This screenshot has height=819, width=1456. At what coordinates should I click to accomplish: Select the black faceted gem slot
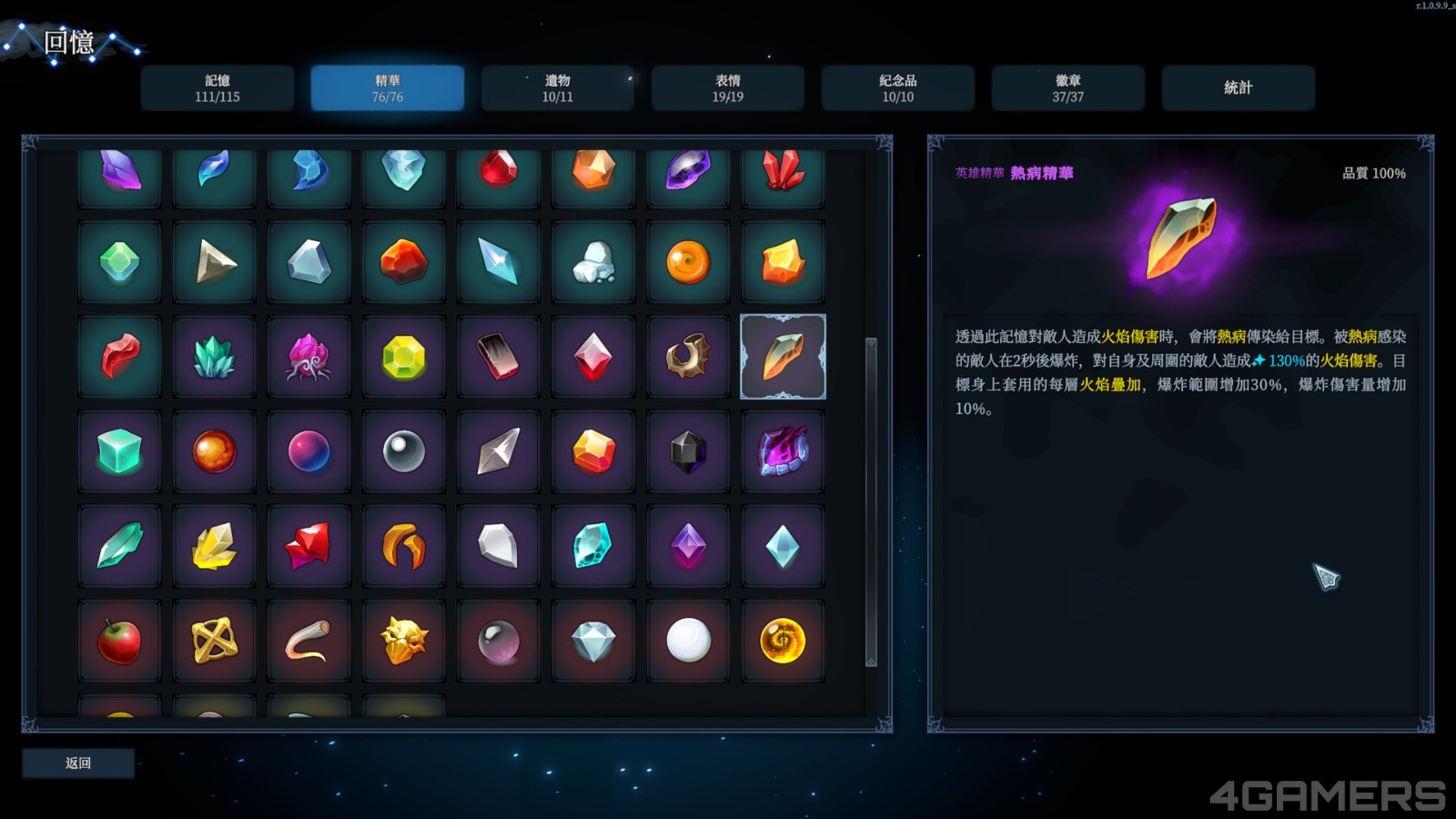[688, 451]
